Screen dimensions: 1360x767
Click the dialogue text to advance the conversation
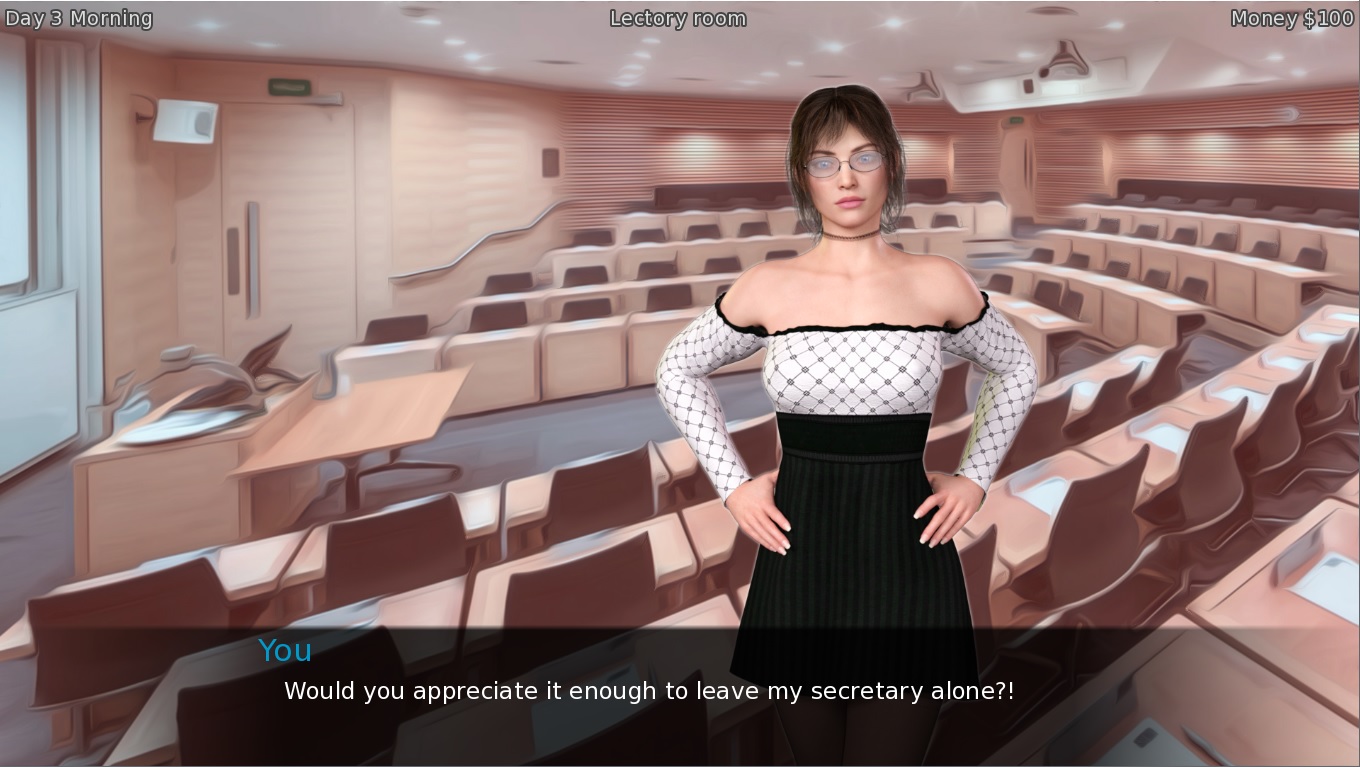point(649,690)
